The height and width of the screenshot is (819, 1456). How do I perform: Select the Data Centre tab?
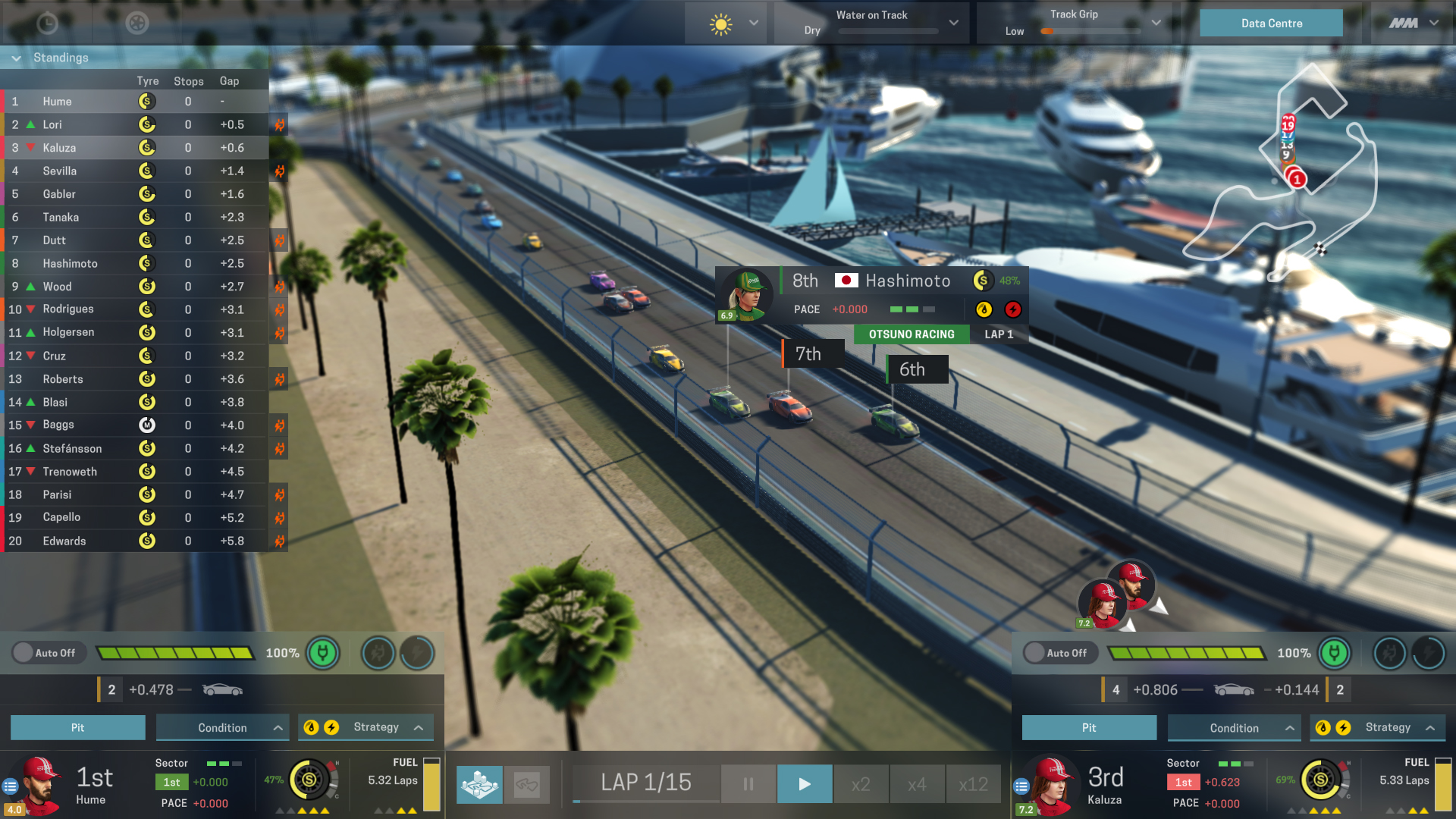[x=1271, y=23]
